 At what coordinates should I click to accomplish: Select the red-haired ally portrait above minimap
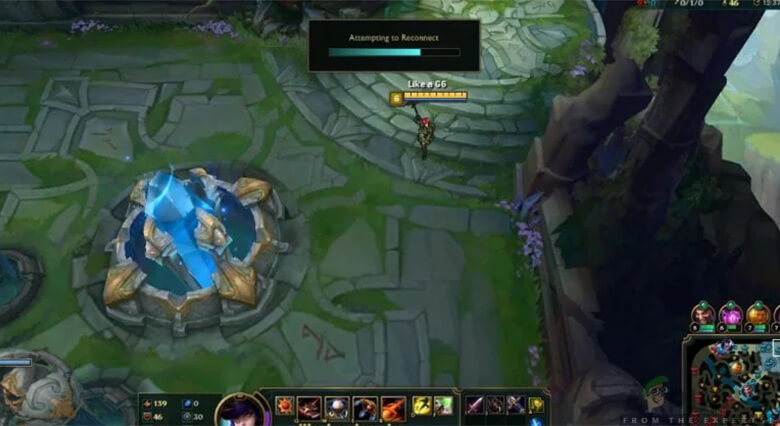tap(704, 314)
